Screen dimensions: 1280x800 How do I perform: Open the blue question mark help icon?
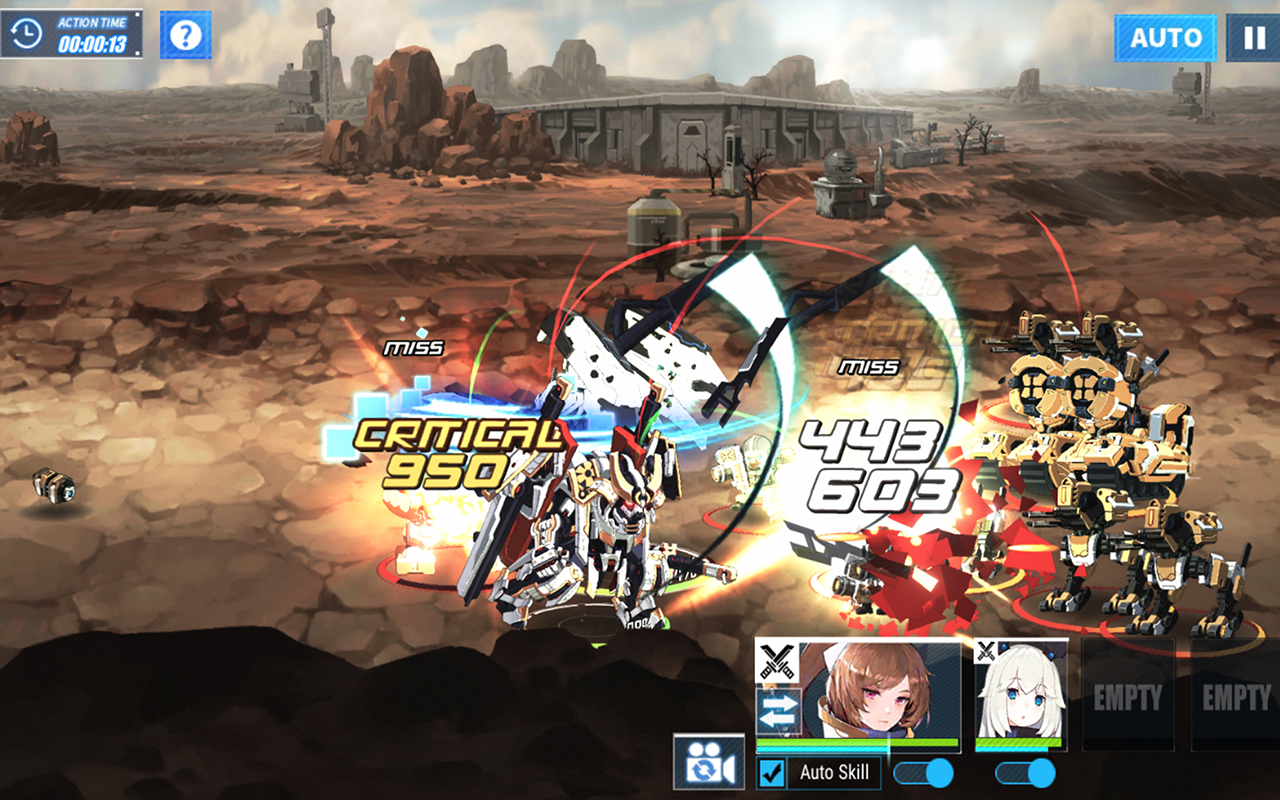[186, 33]
